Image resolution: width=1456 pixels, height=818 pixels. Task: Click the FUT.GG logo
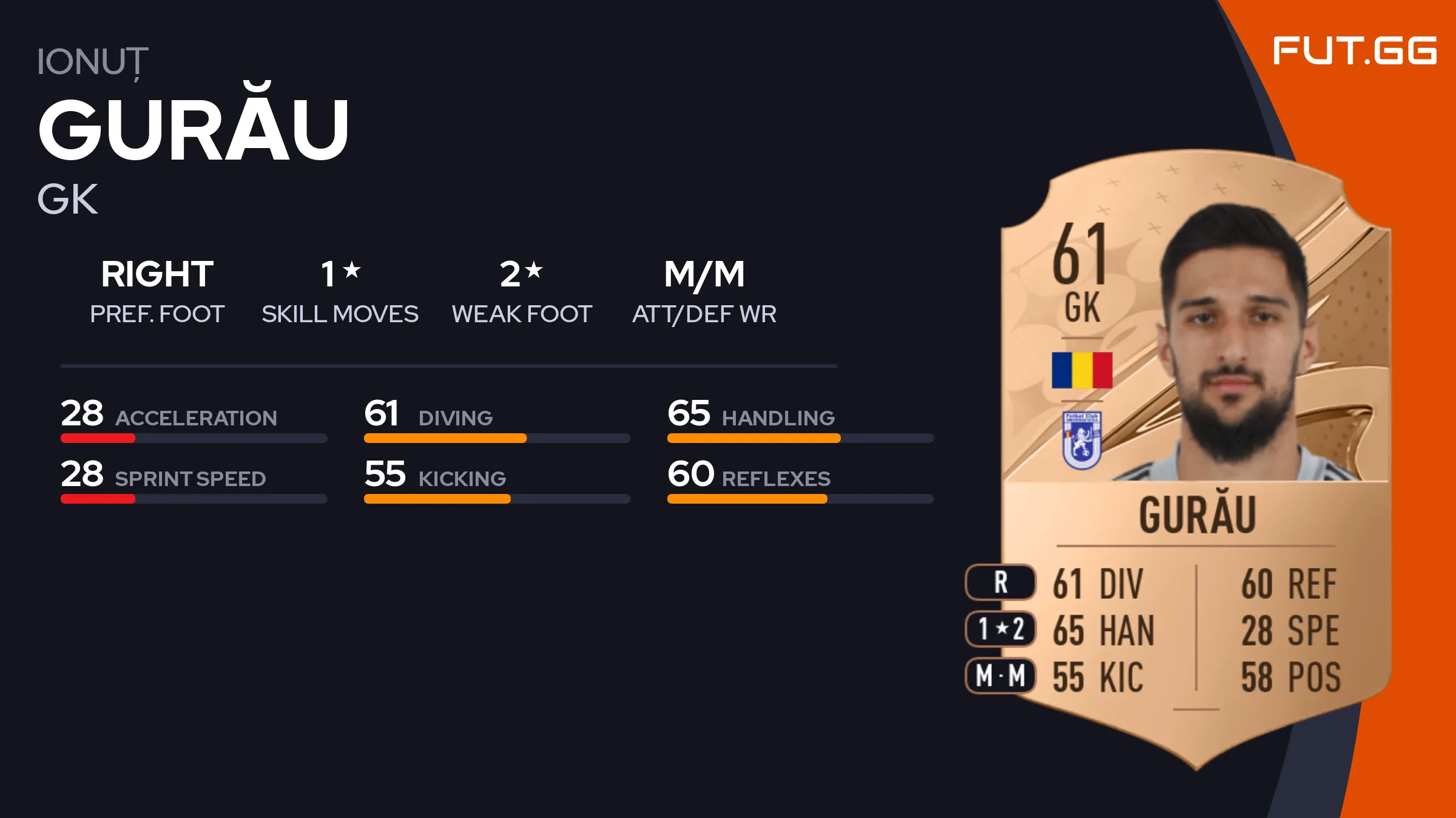click(x=1354, y=51)
